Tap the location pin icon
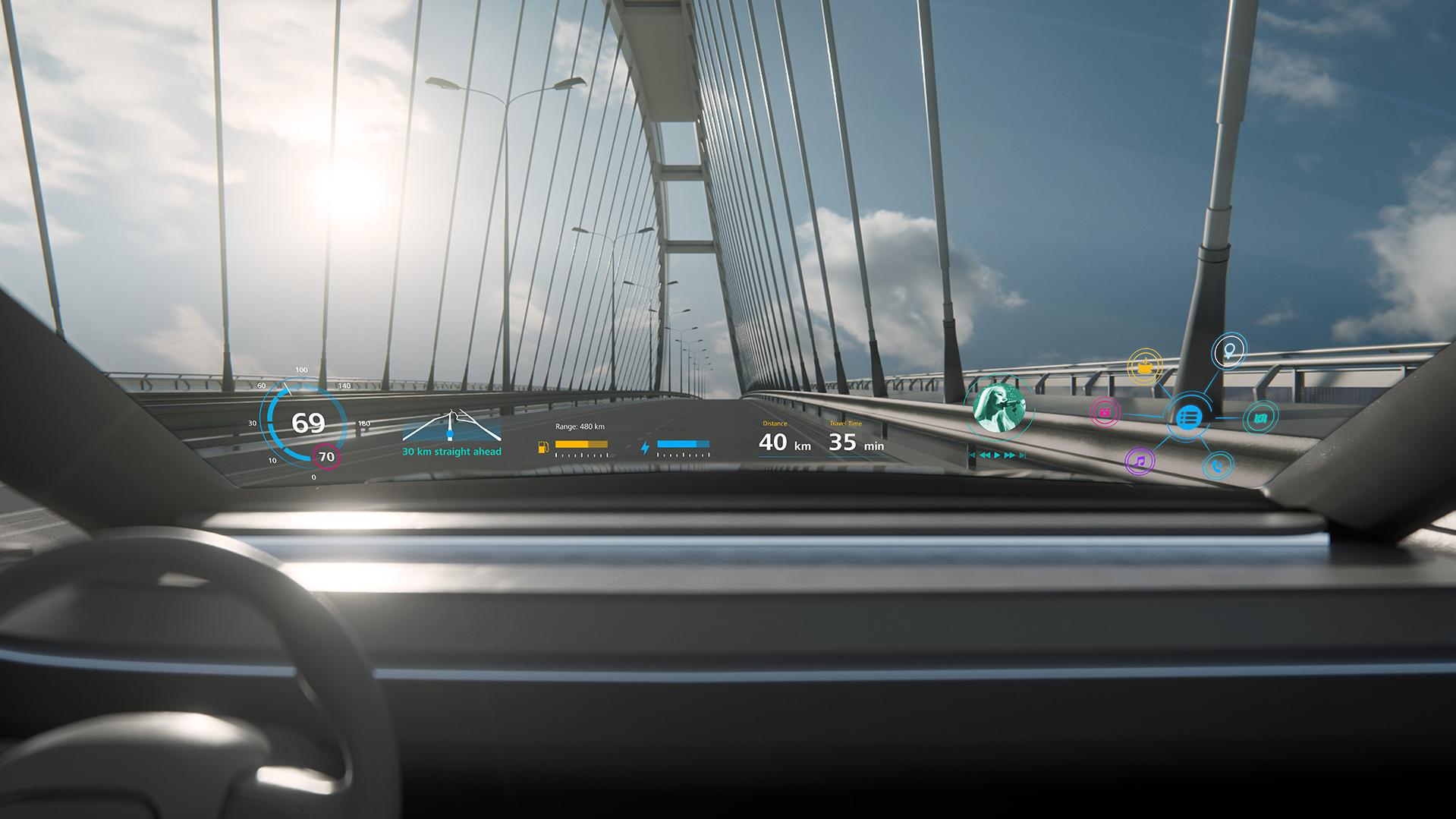 pyautogui.click(x=1228, y=351)
